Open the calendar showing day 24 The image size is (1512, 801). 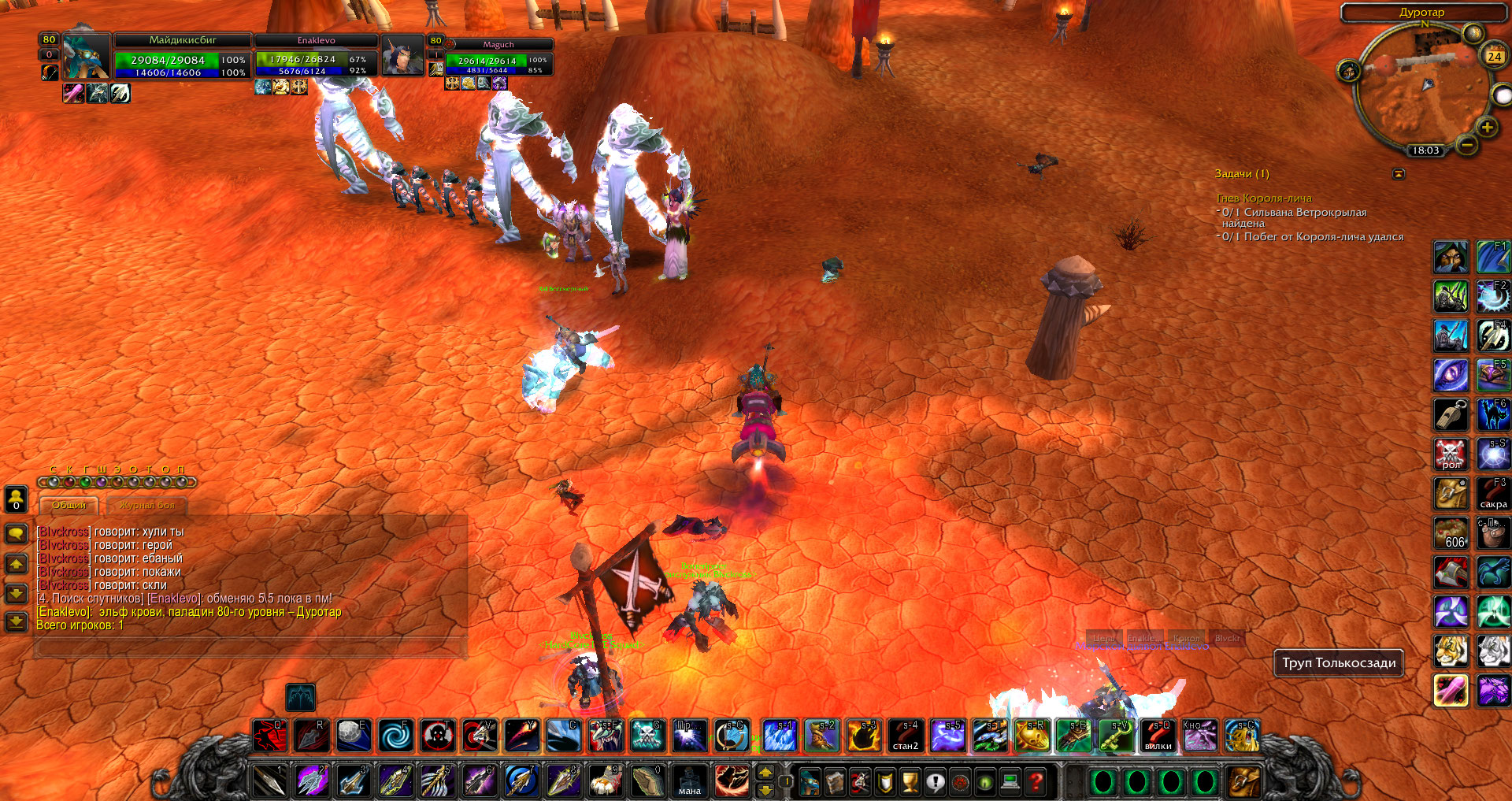[1494, 56]
